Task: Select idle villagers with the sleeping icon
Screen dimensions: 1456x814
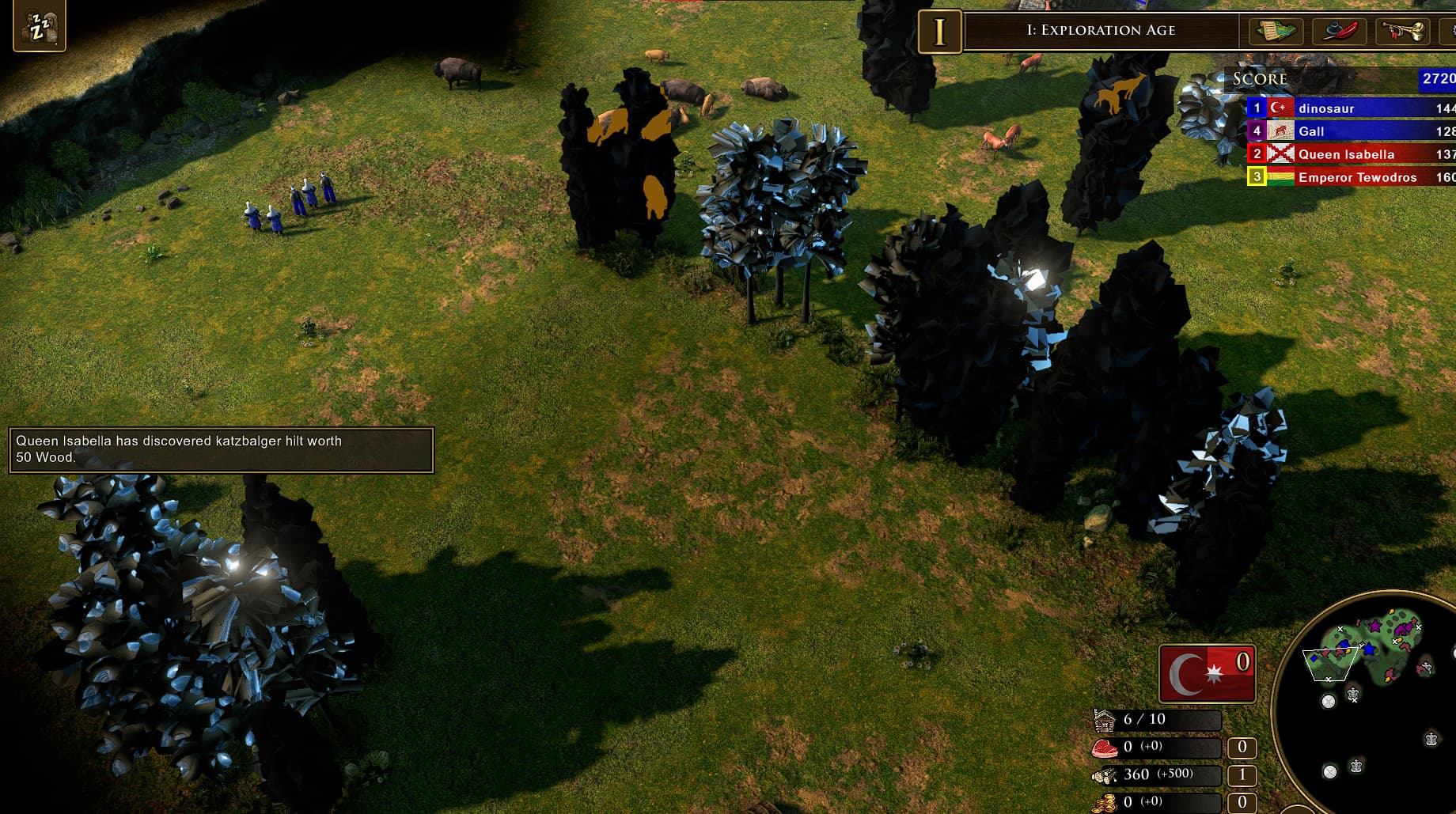Action: (x=39, y=27)
